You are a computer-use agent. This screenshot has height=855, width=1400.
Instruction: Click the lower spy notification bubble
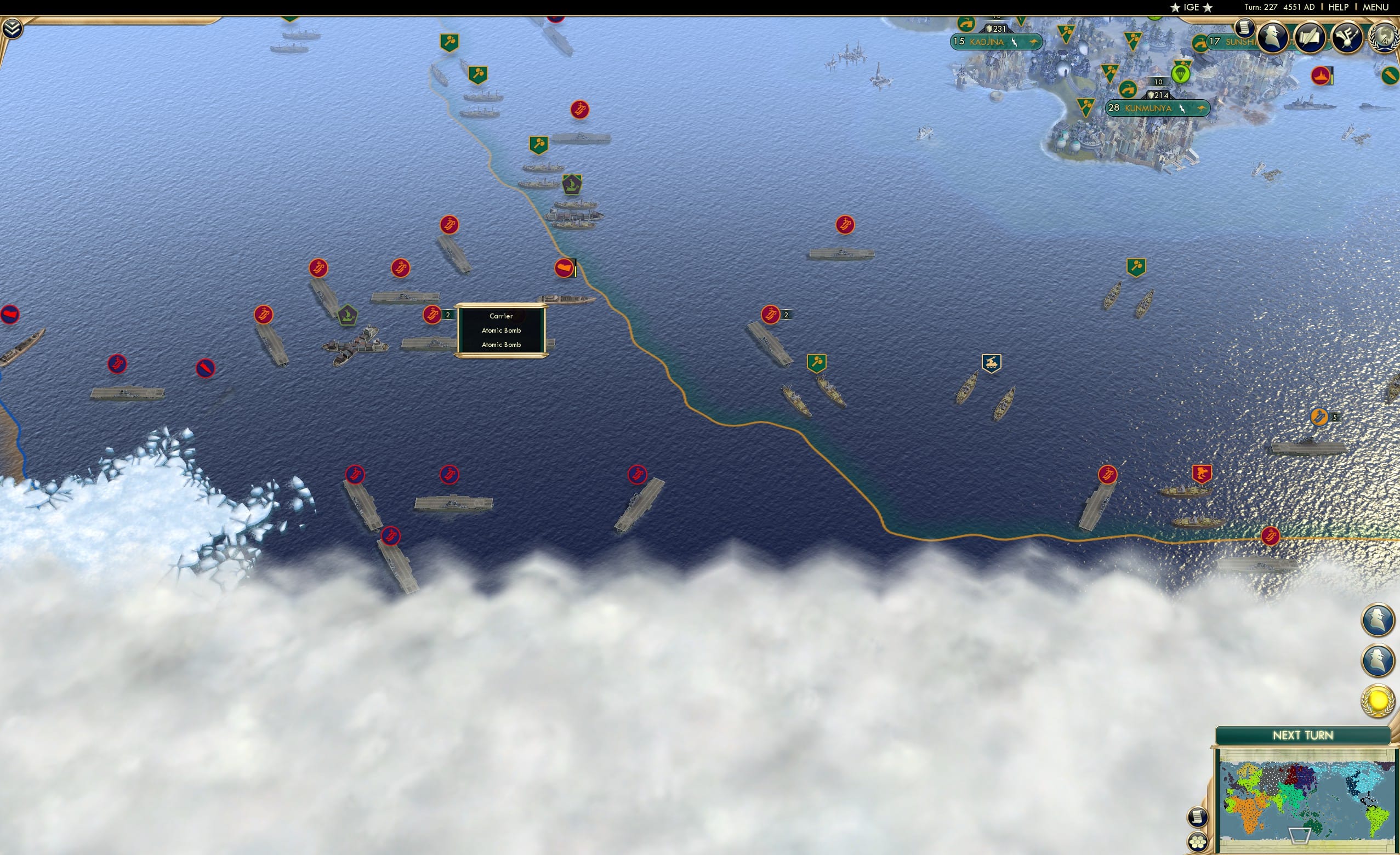click(1378, 659)
